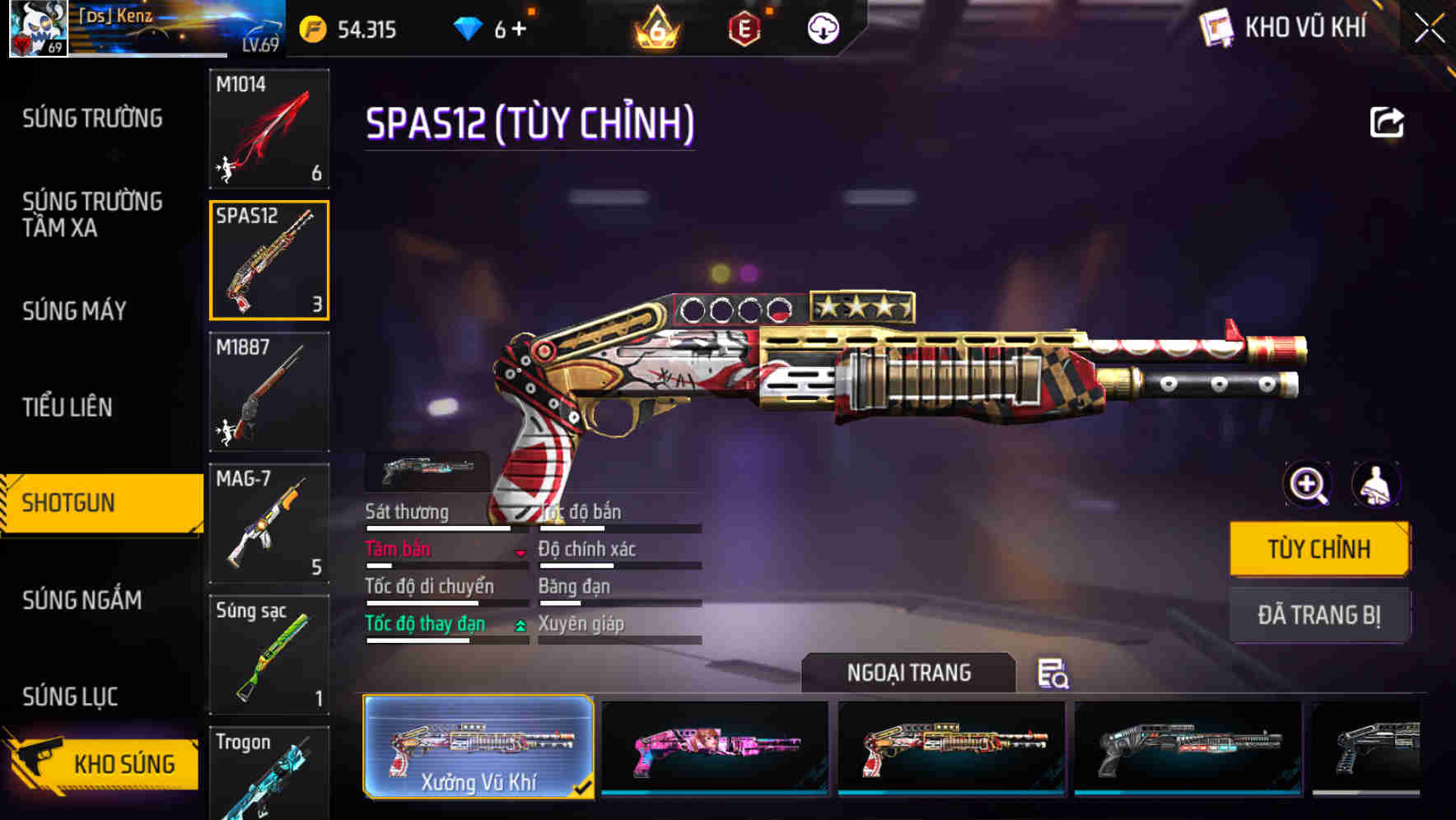The width and height of the screenshot is (1456, 820).
Task: Pick the Súng sạc weapon tile
Action: pyautogui.click(x=269, y=655)
